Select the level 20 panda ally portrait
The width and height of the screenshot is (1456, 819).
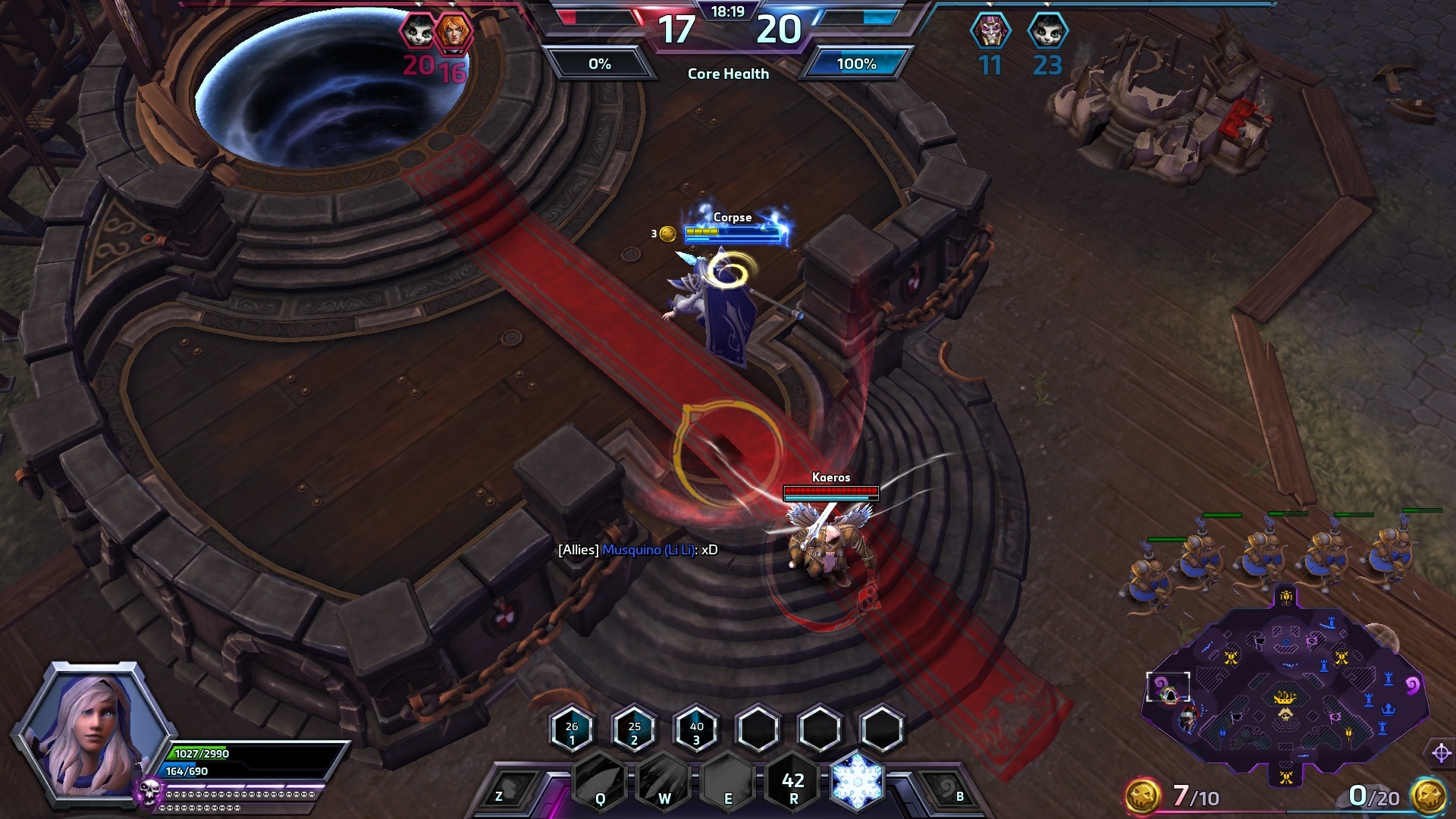[418, 32]
